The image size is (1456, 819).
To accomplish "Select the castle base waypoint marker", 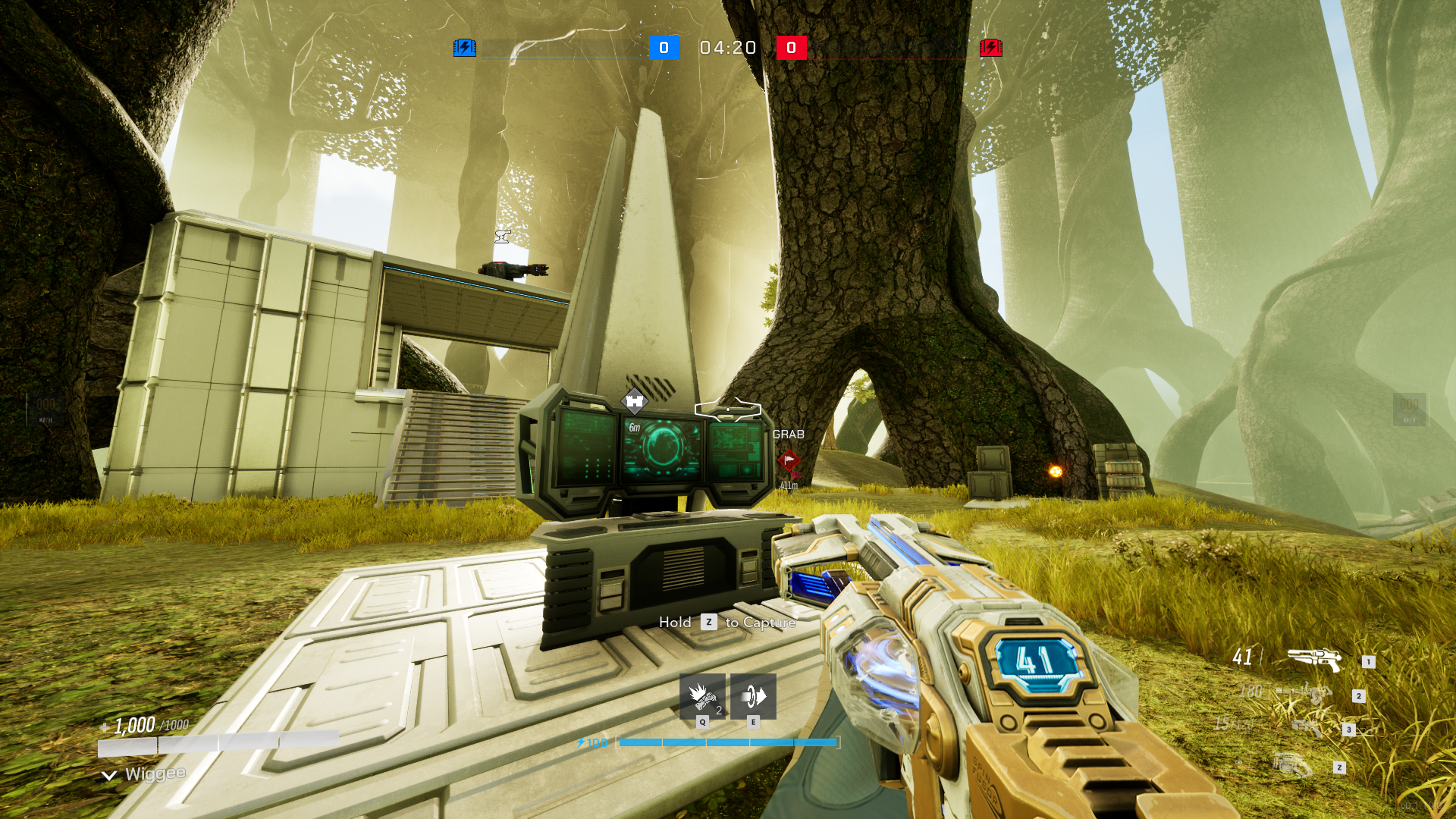I will (634, 400).
